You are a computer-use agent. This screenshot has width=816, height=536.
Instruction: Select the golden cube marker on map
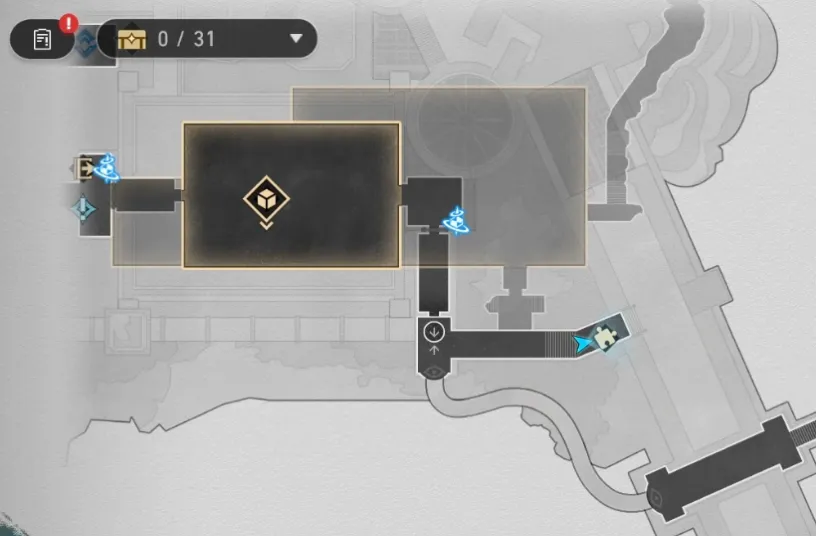(x=266, y=198)
